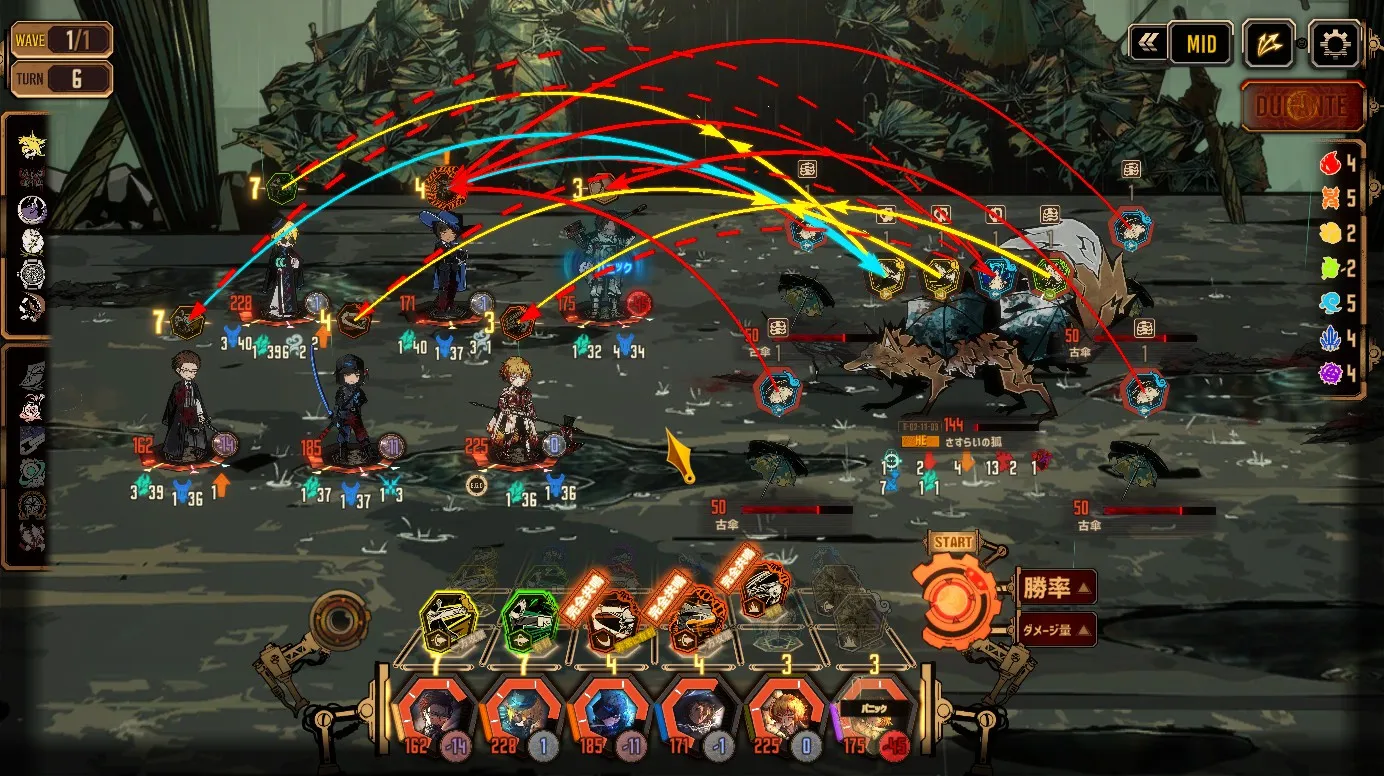The width and height of the screenshot is (1384, 776).
Task: Select the green-outlined skill in the dashboard
Action: tap(528, 620)
